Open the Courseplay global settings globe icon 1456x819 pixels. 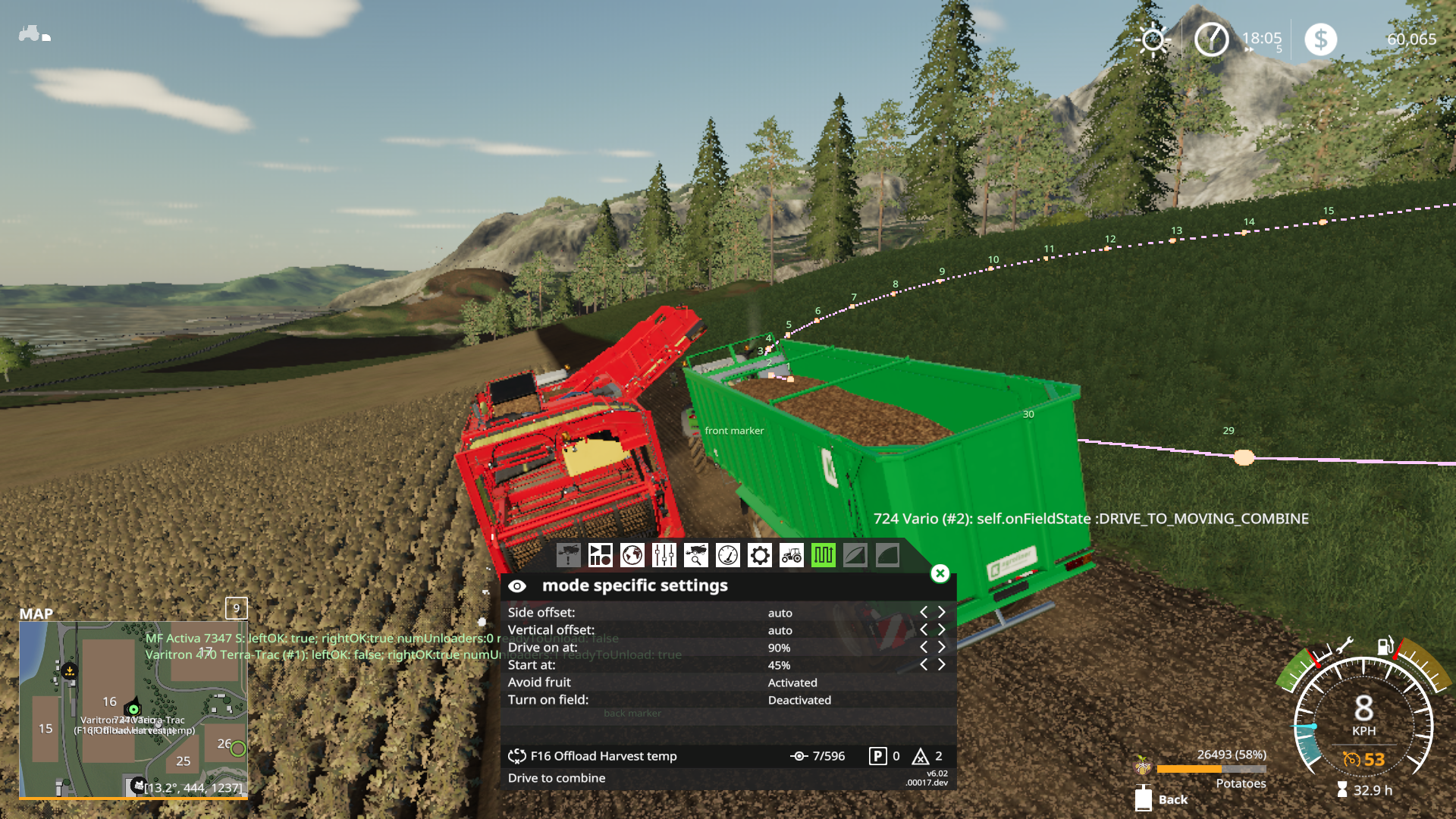pos(632,556)
